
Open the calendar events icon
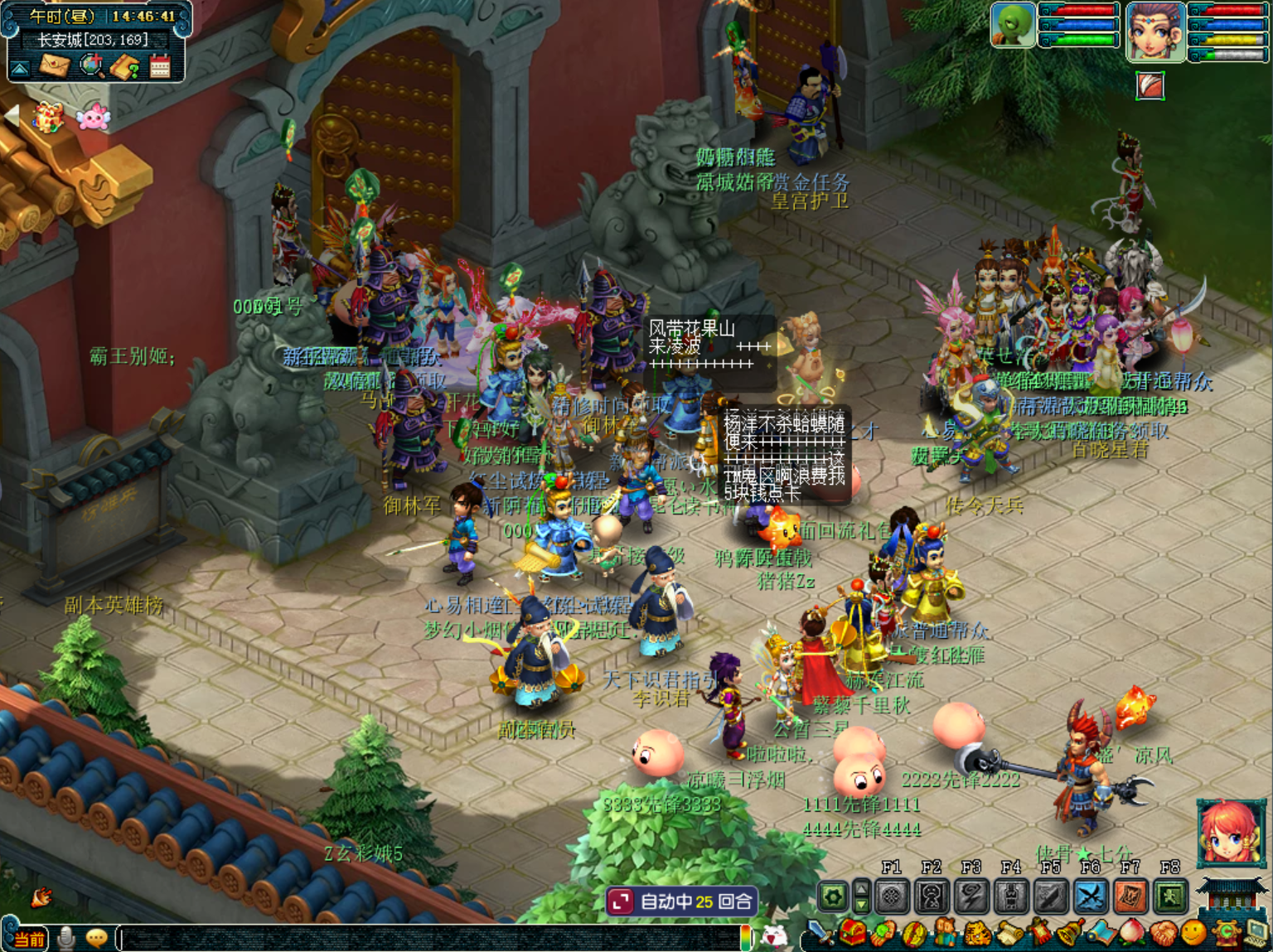160,66
